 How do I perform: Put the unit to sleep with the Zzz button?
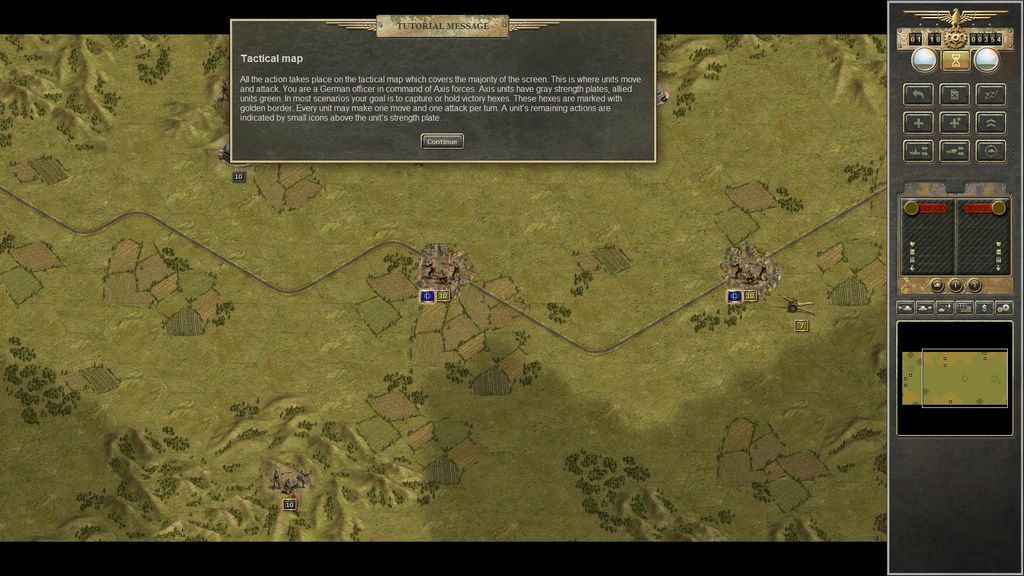coord(990,95)
